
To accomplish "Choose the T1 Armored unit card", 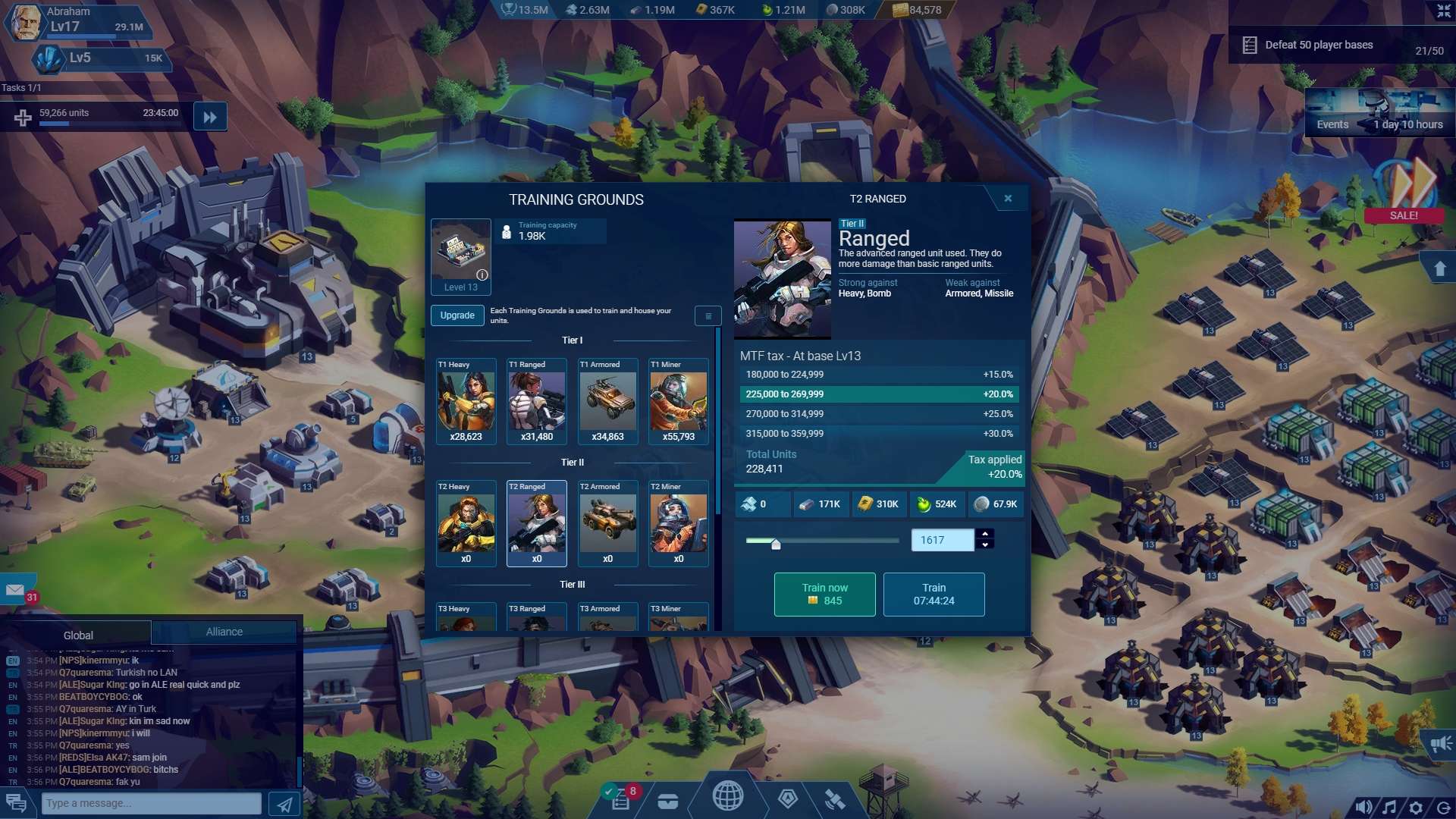I will click(x=607, y=401).
